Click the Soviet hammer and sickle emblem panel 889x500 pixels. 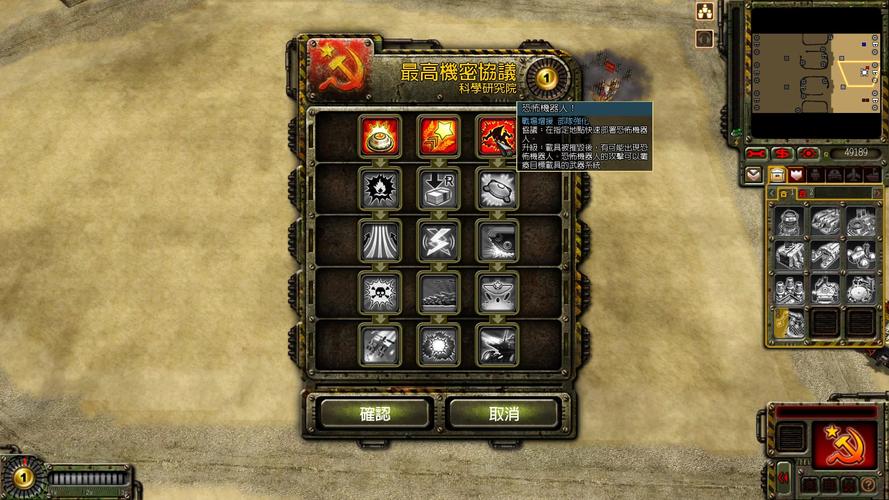(842, 445)
